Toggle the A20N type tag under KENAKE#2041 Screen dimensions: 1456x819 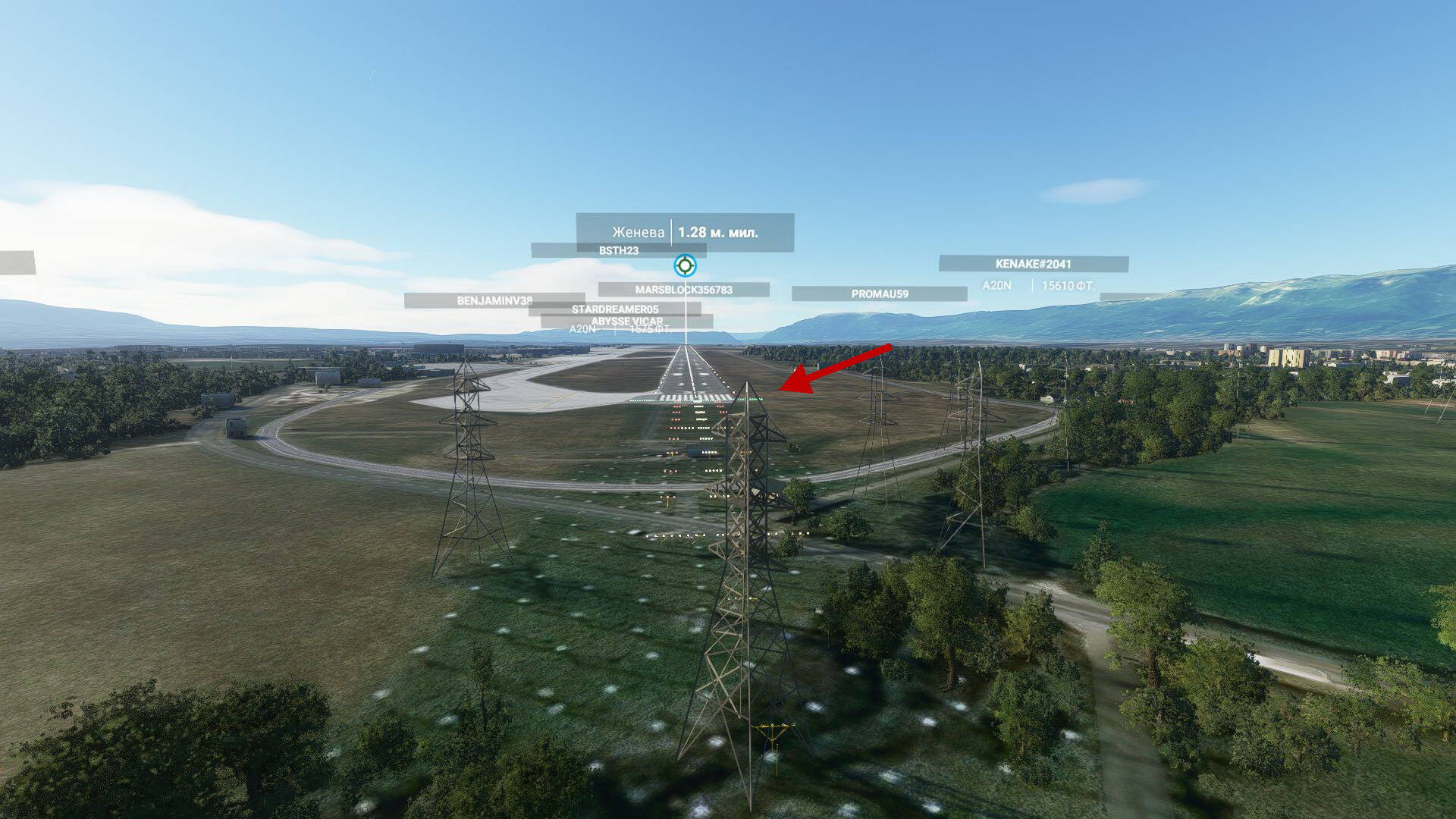click(x=996, y=286)
